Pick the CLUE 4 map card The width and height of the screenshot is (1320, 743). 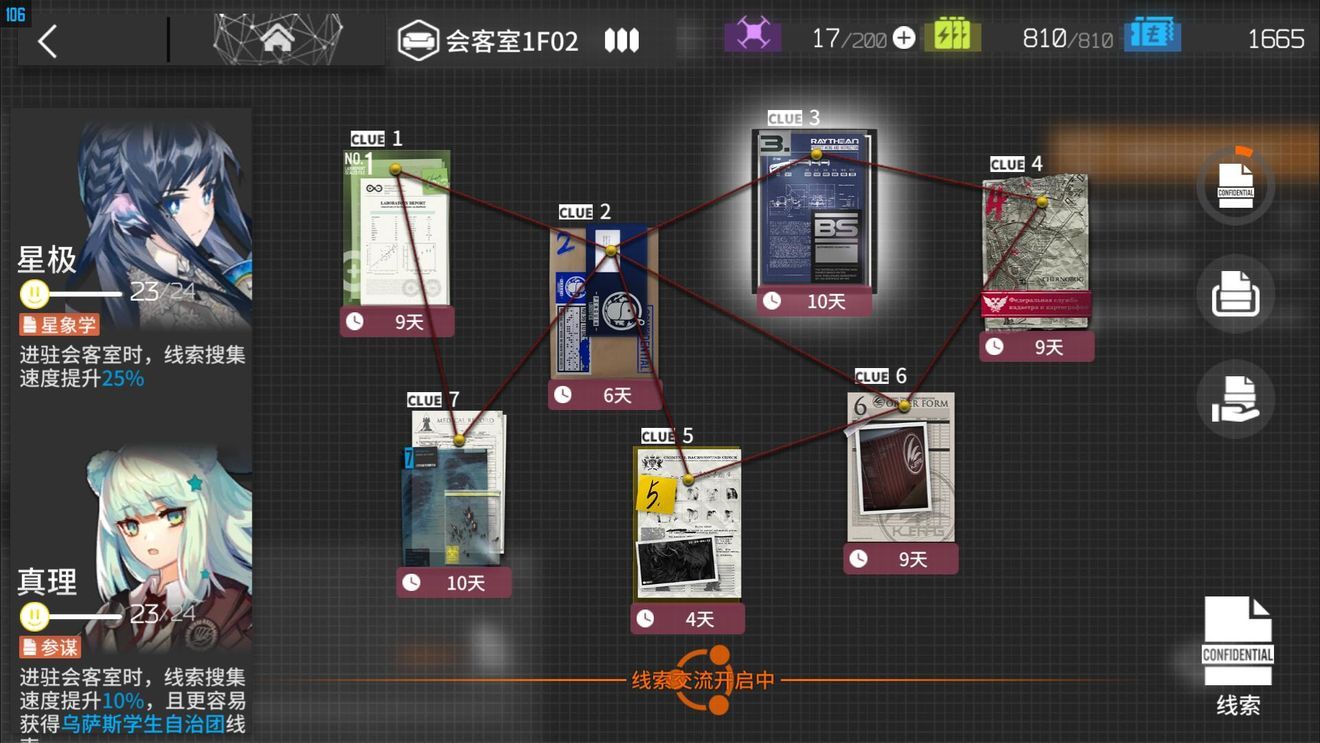[x=1035, y=253]
